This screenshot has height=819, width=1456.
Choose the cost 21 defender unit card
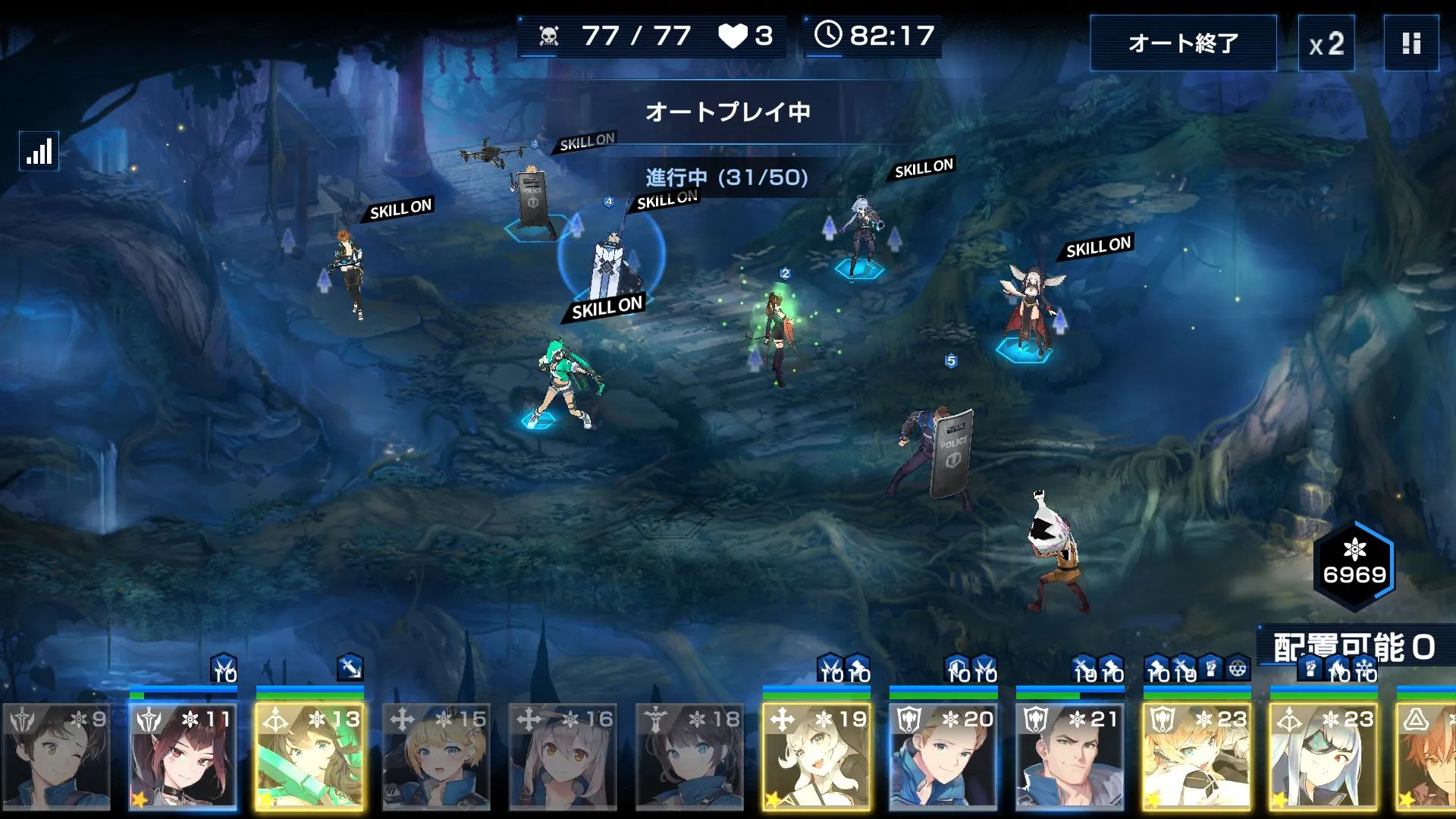pyautogui.click(x=1070, y=756)
